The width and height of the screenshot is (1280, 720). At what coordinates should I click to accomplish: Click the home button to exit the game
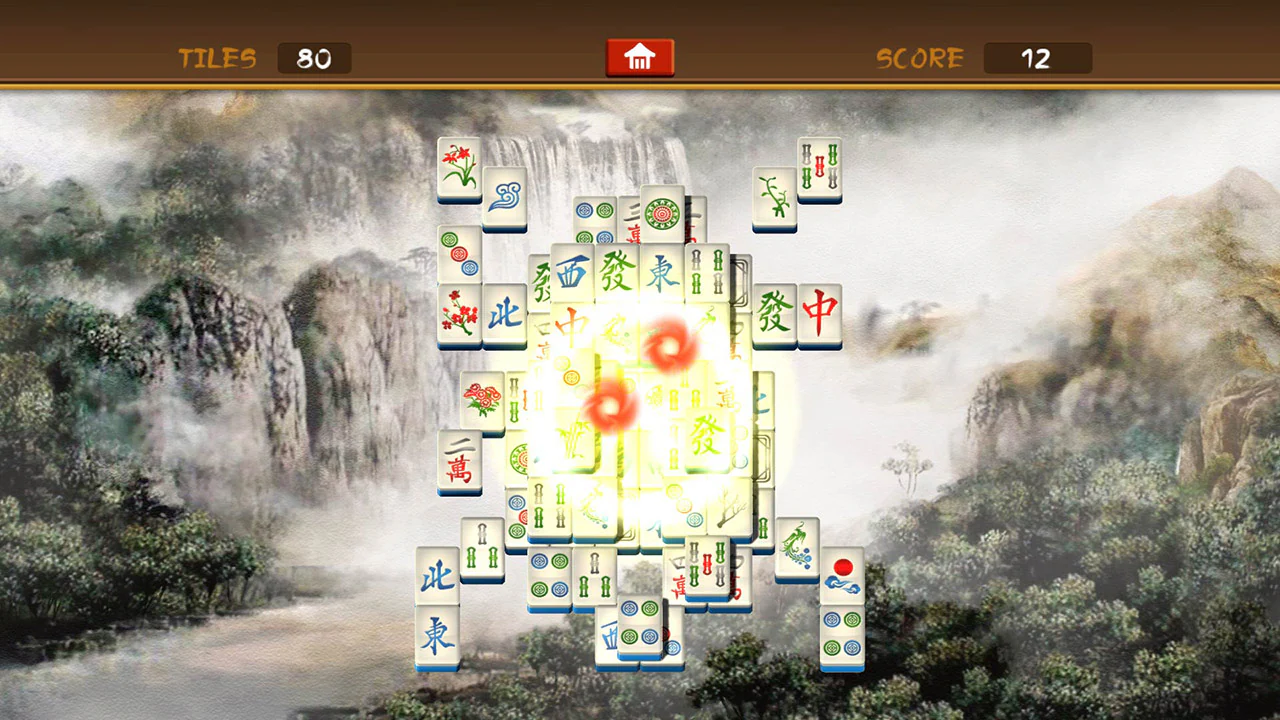[639, 57]
